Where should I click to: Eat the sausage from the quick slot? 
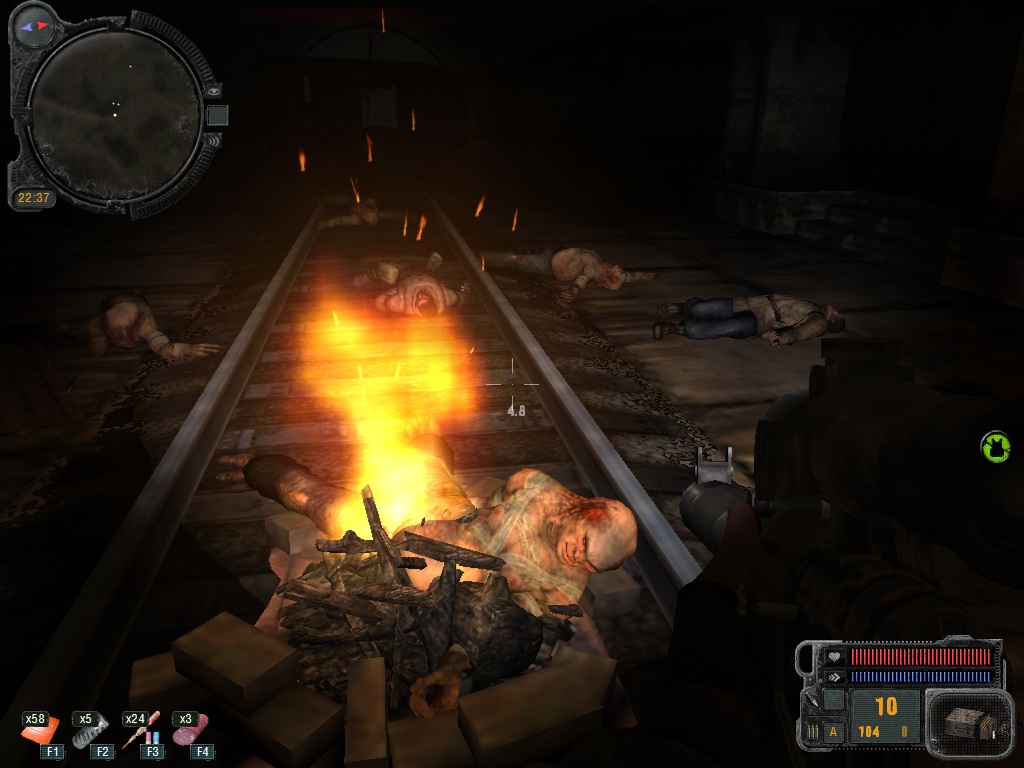point(189,733)
